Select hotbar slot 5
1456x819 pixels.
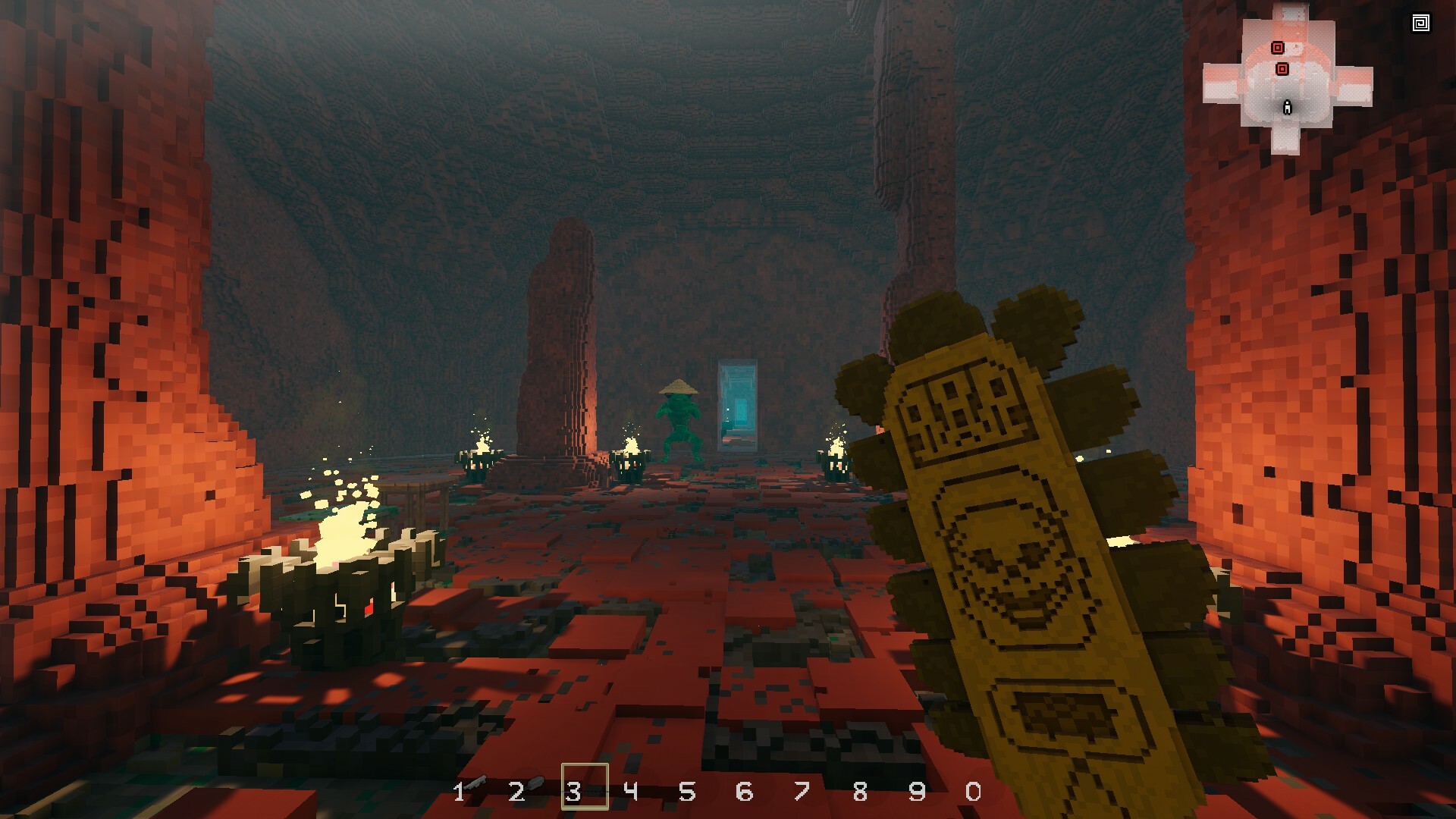point(688,792)
